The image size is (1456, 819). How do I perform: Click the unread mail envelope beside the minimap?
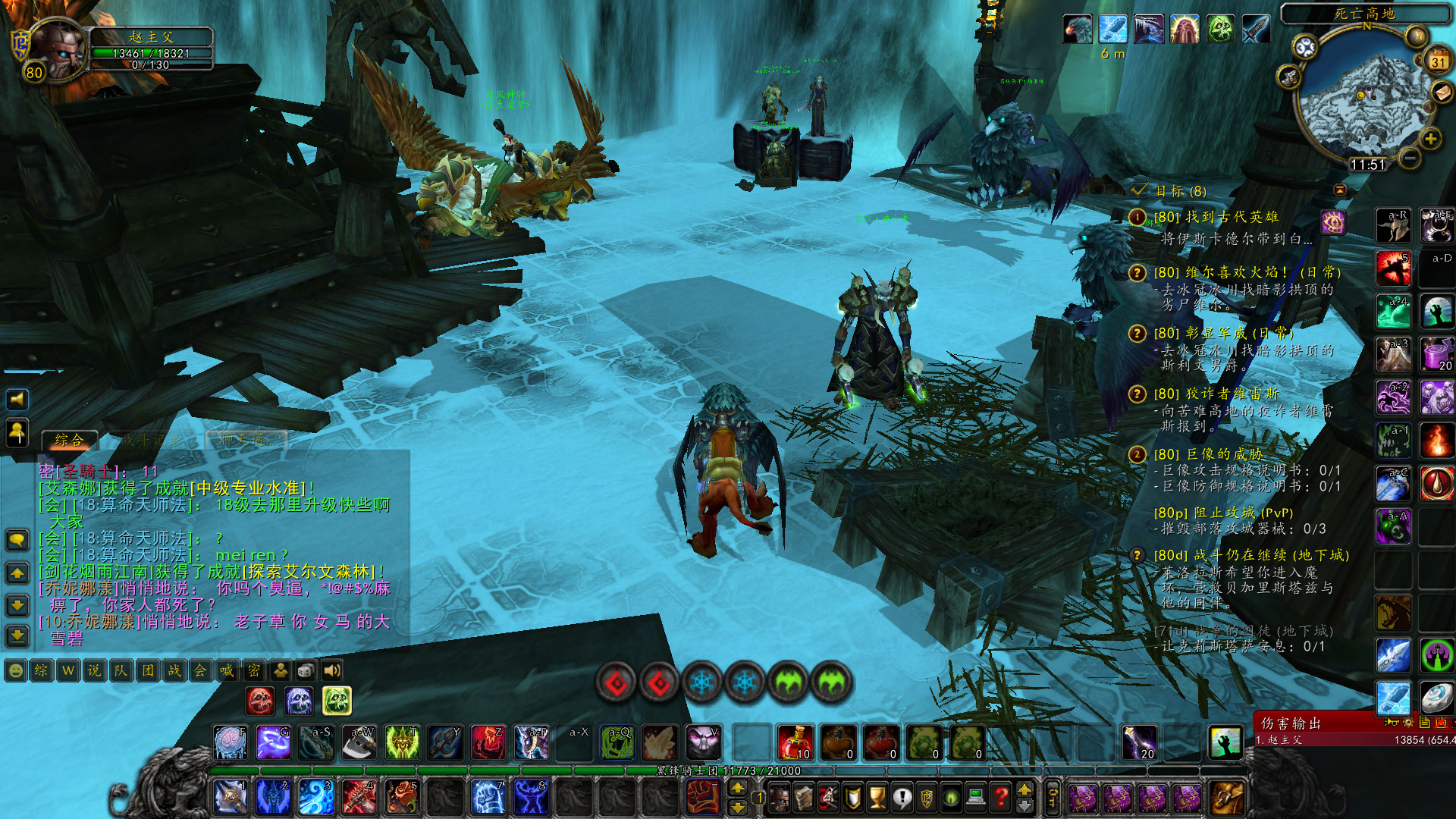tap(1442, 91)
